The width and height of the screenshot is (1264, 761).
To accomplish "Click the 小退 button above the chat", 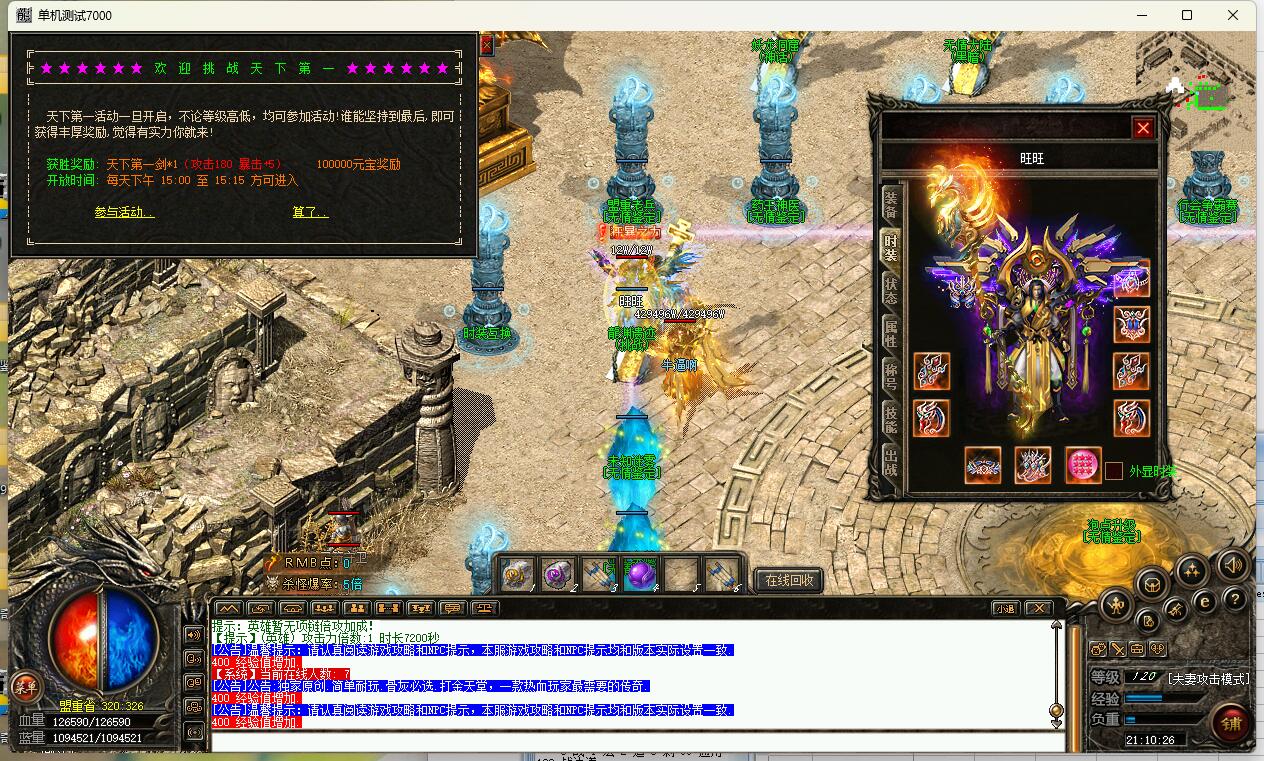I will coord(1005,608).
